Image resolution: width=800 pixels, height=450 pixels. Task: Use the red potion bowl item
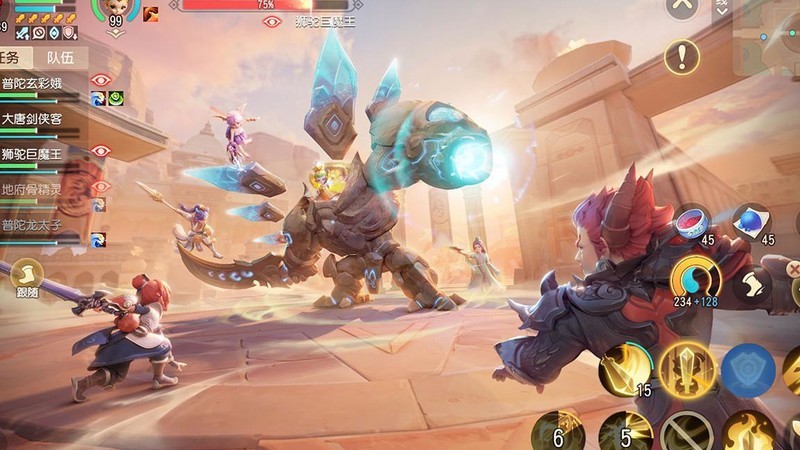point(693,221)
